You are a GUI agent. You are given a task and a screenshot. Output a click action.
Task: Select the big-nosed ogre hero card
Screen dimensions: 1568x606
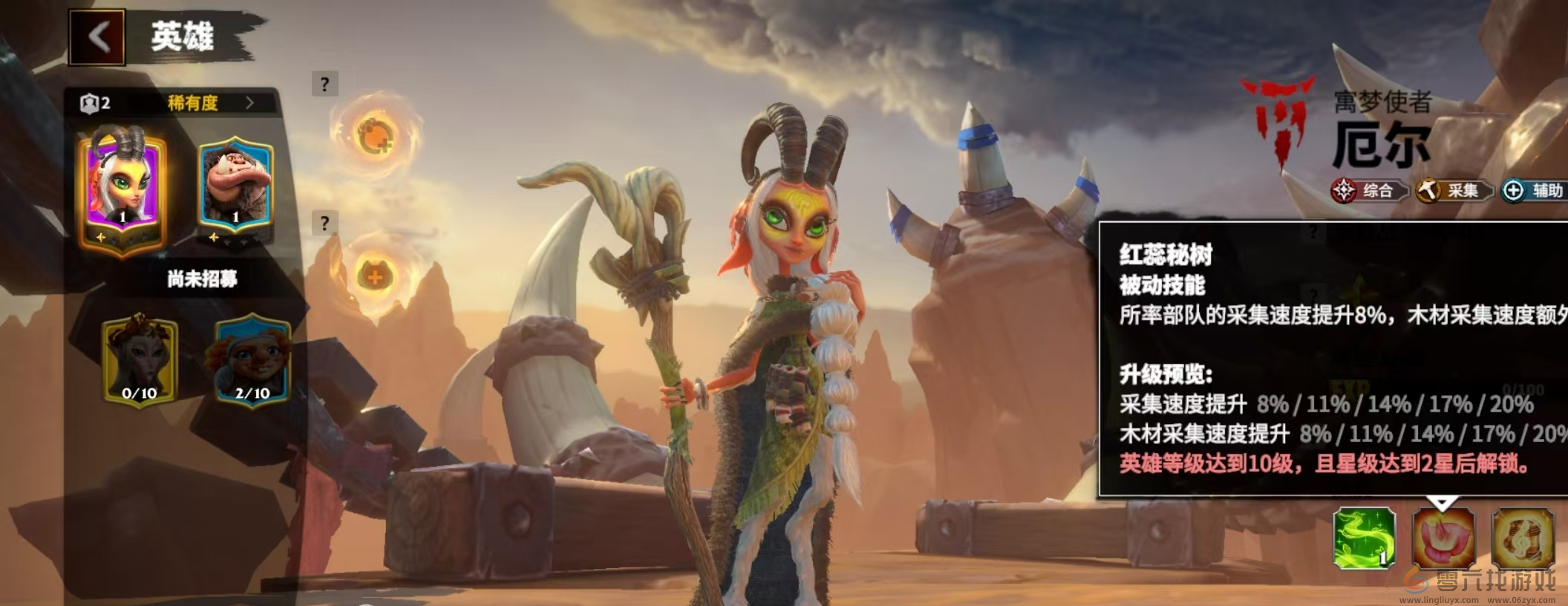point(235,188)
